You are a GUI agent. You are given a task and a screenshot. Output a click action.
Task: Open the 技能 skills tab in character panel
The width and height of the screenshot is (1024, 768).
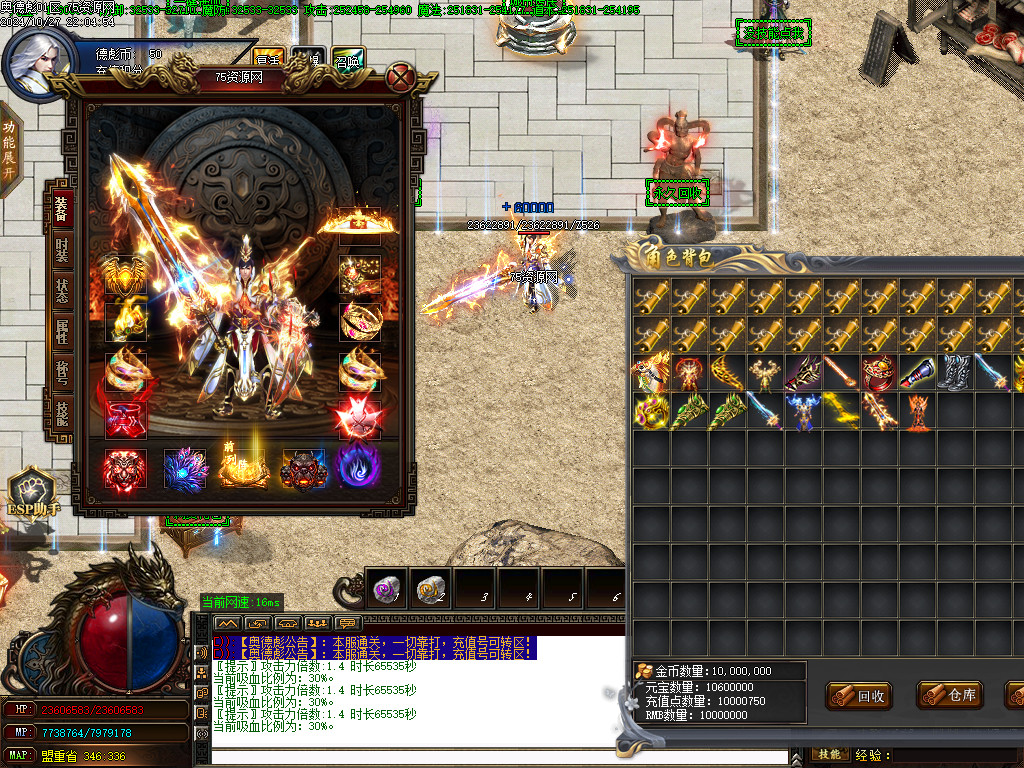tap(61, 411)
